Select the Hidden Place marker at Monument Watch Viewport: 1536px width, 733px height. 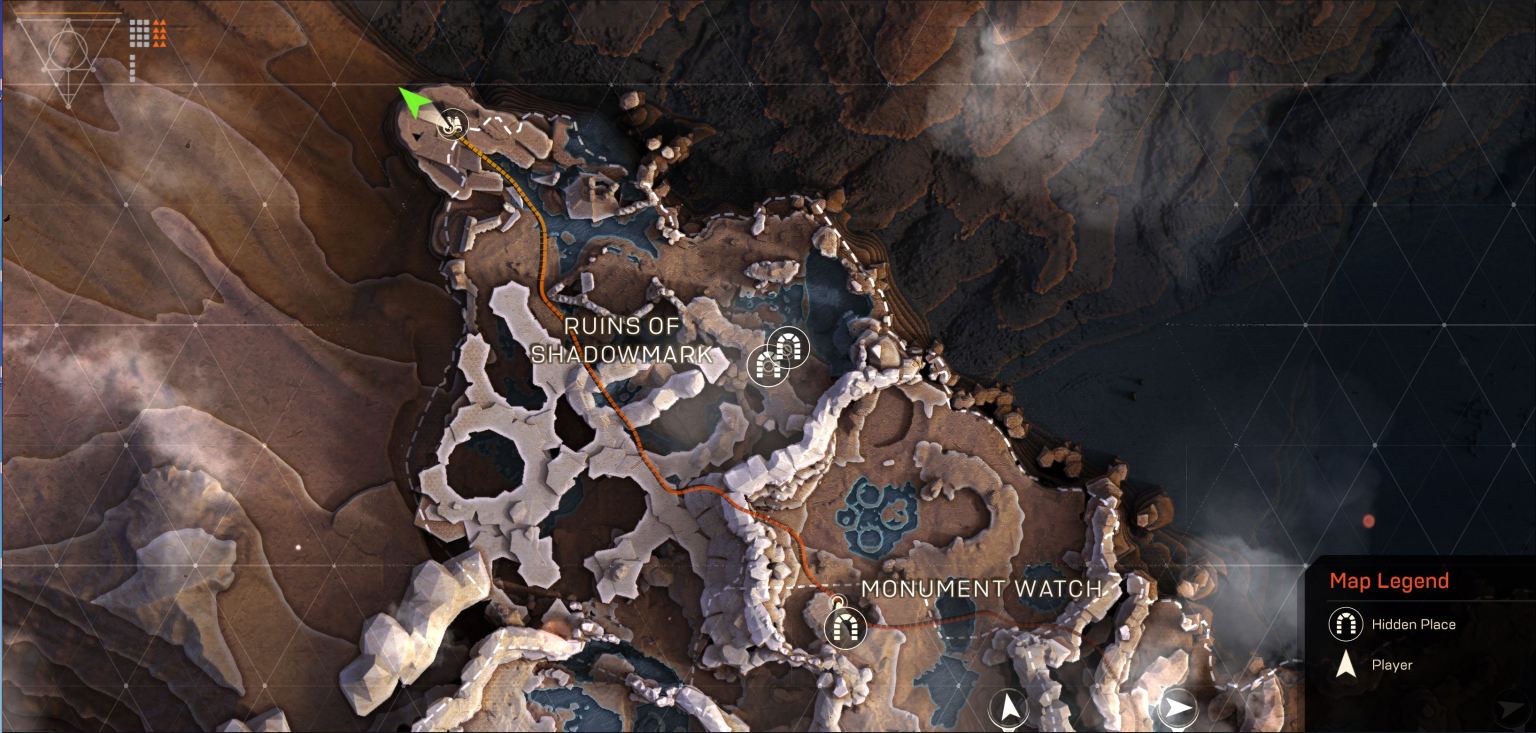pos(844,628)
